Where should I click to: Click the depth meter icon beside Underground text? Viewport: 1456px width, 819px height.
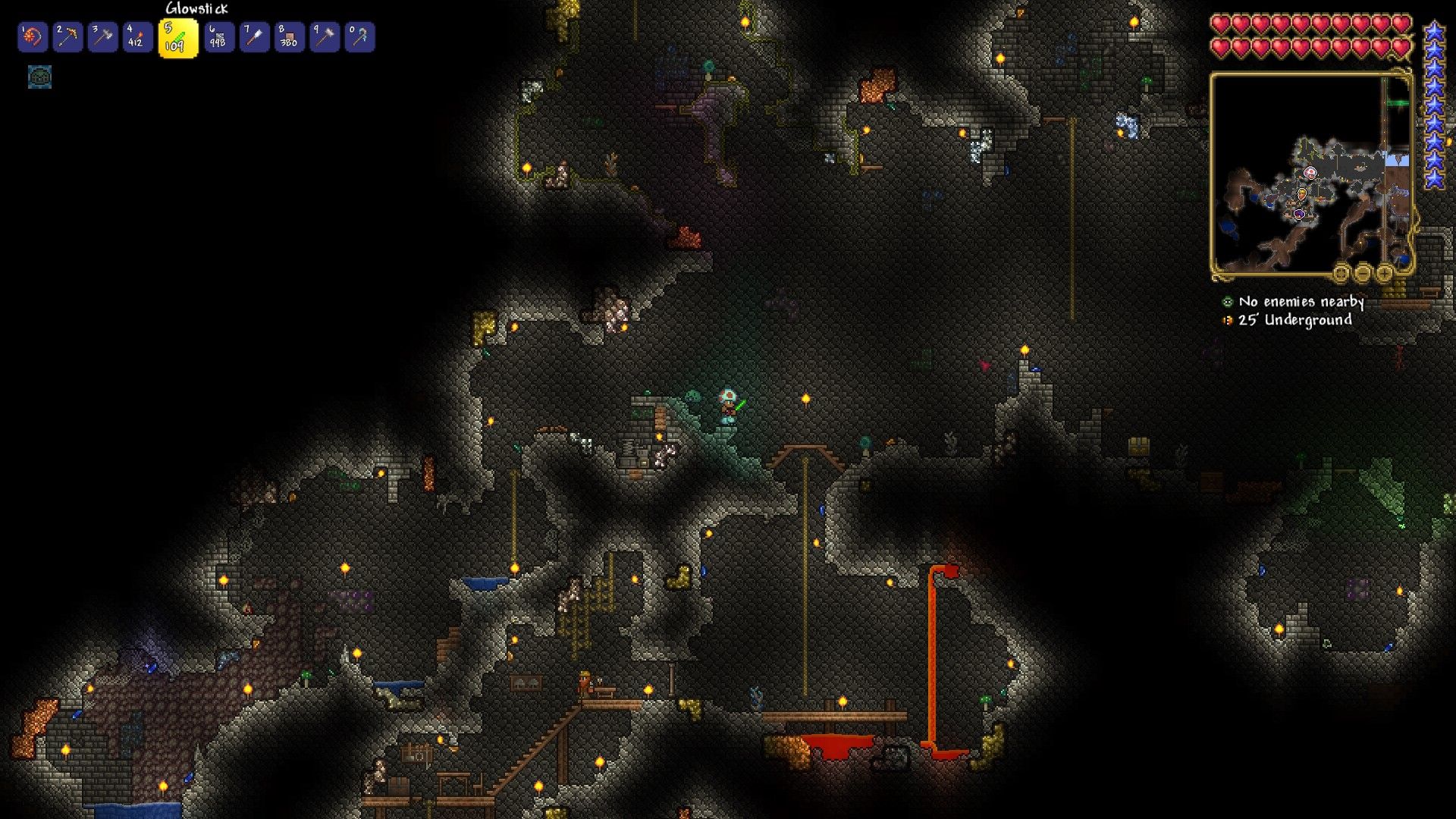(x=1227, y=319)
